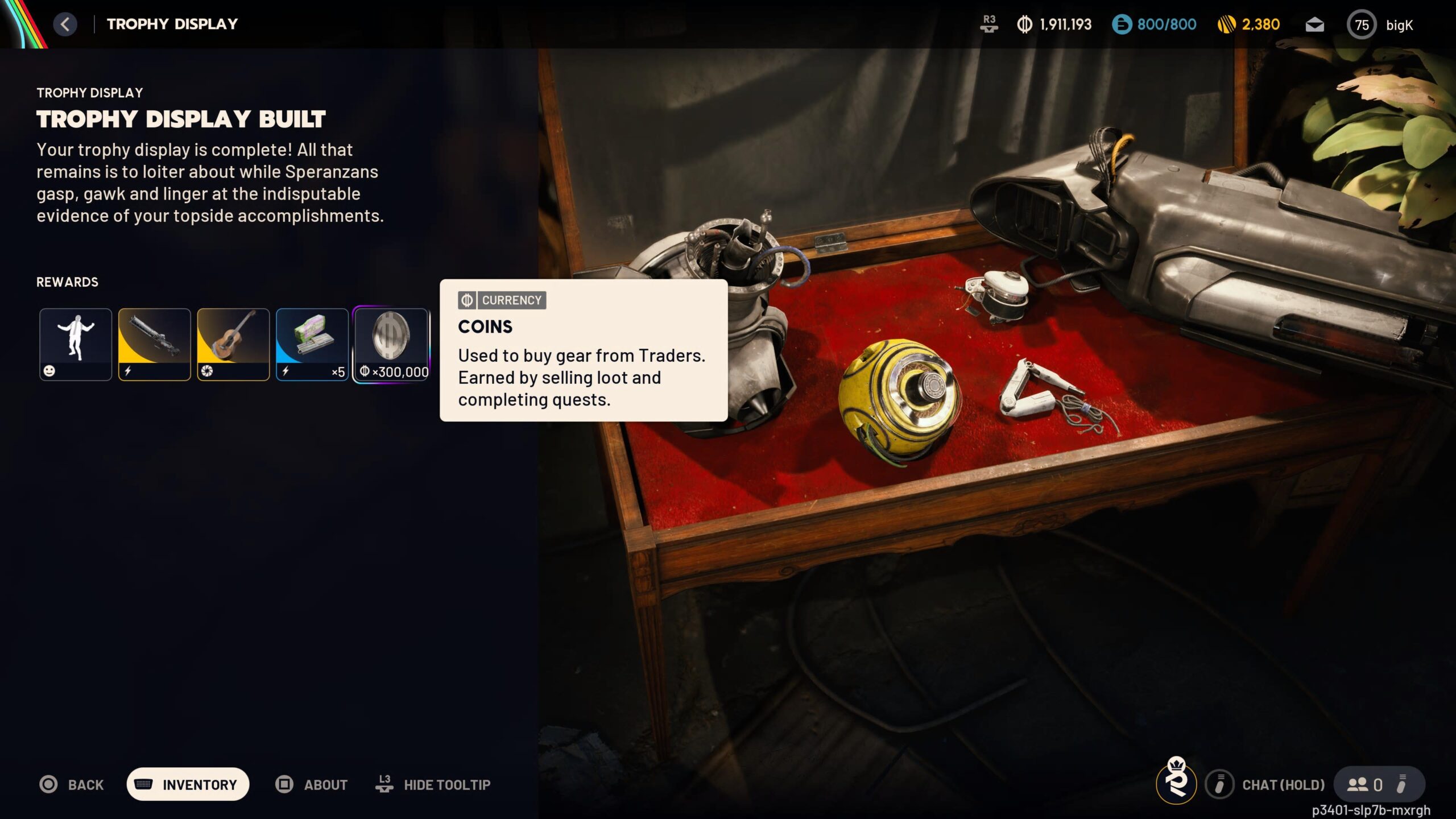Select the 300,000 coins reward

[391, 344]
